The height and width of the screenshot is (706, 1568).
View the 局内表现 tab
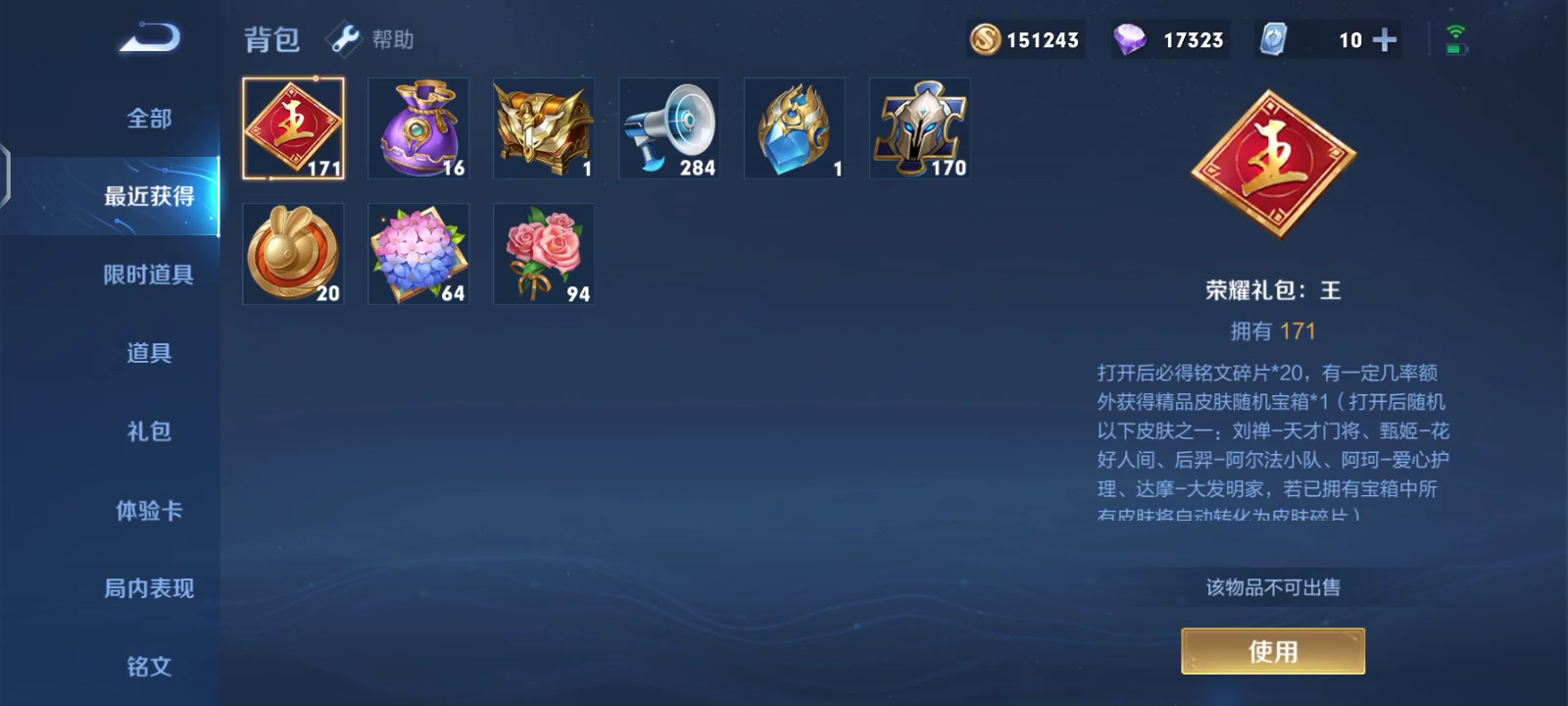(149, 588)
